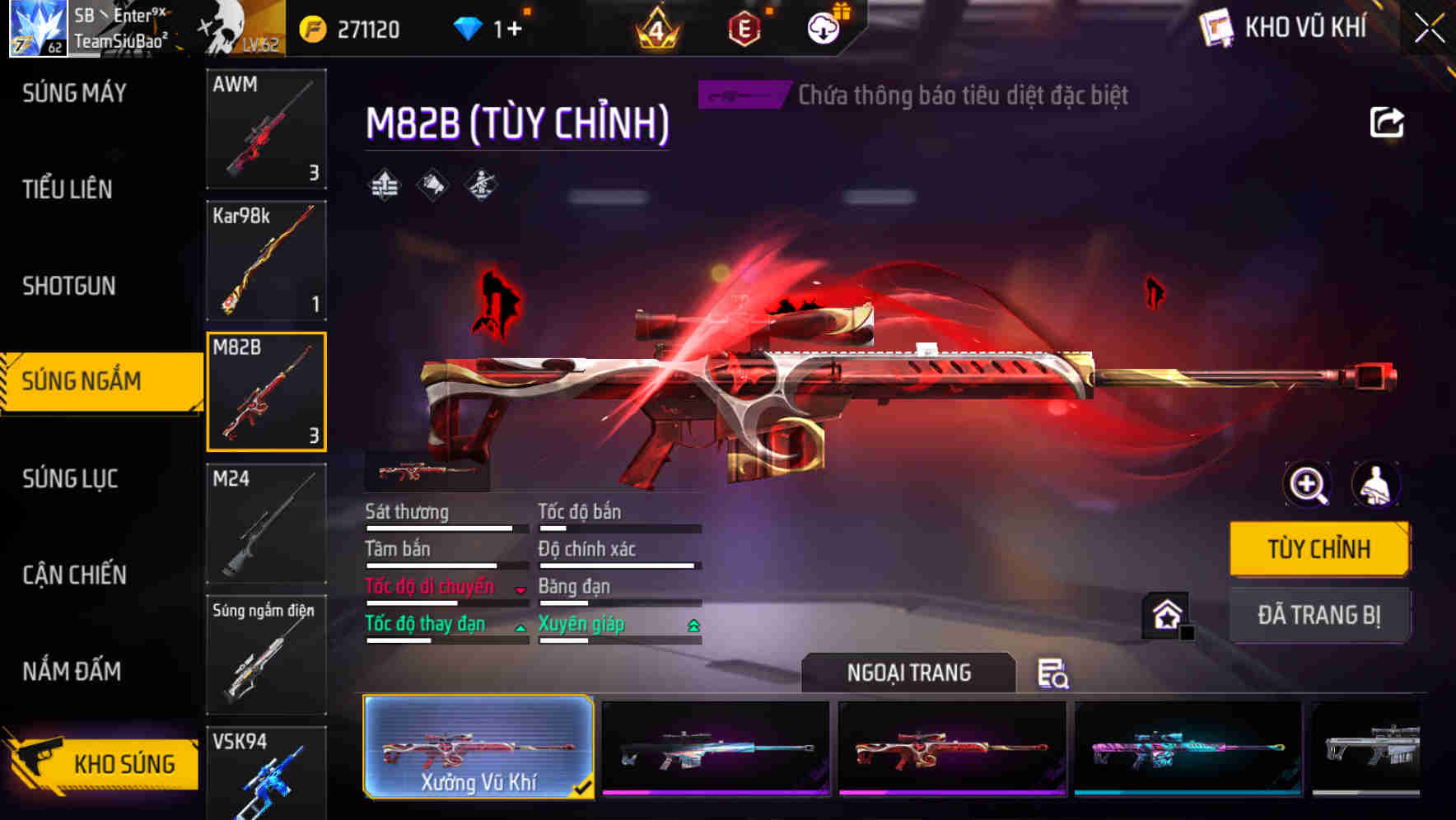
Task: Select the Kar98k weapon thumbnail
Action: 266,260
